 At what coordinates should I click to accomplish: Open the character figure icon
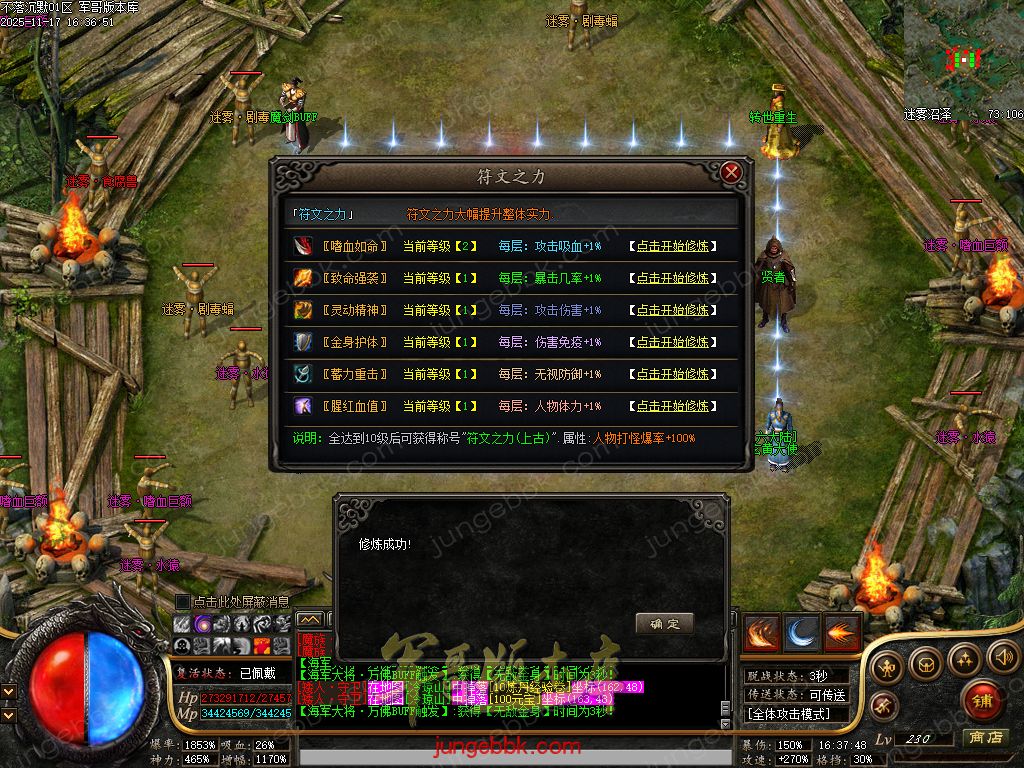pyautogui.click(x=887, y=666)
